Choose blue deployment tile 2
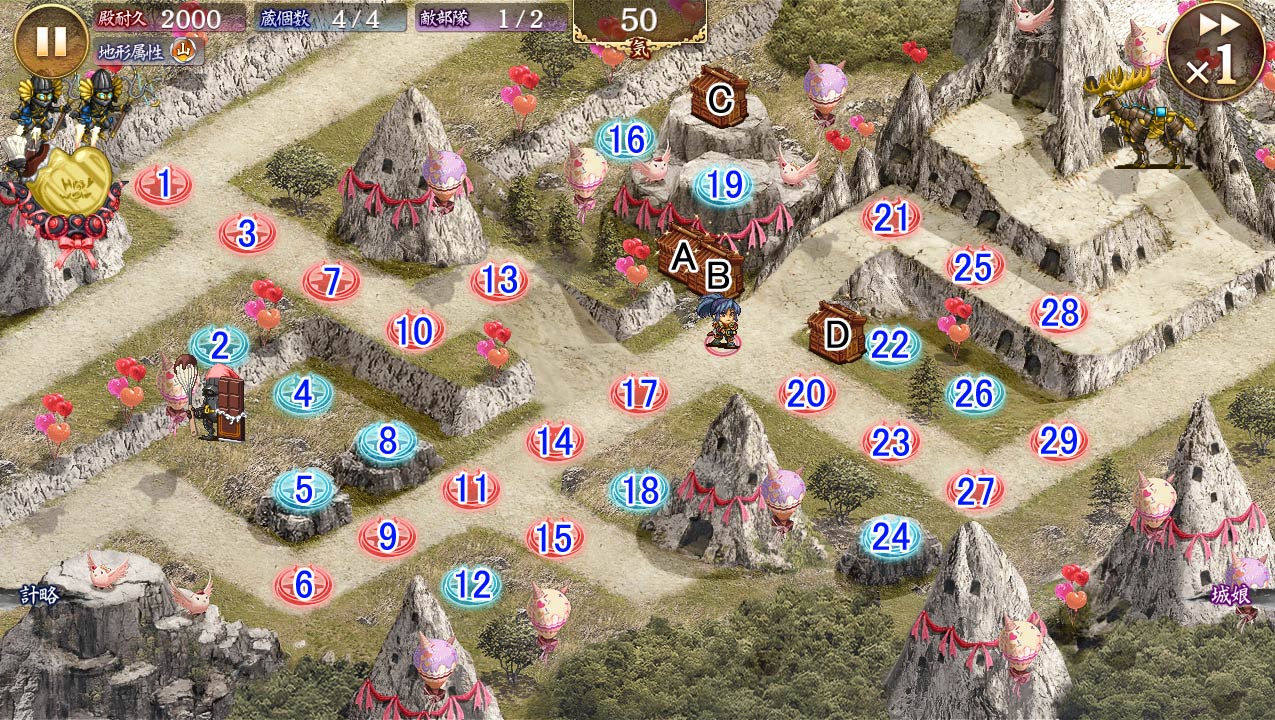 point(219,346)
